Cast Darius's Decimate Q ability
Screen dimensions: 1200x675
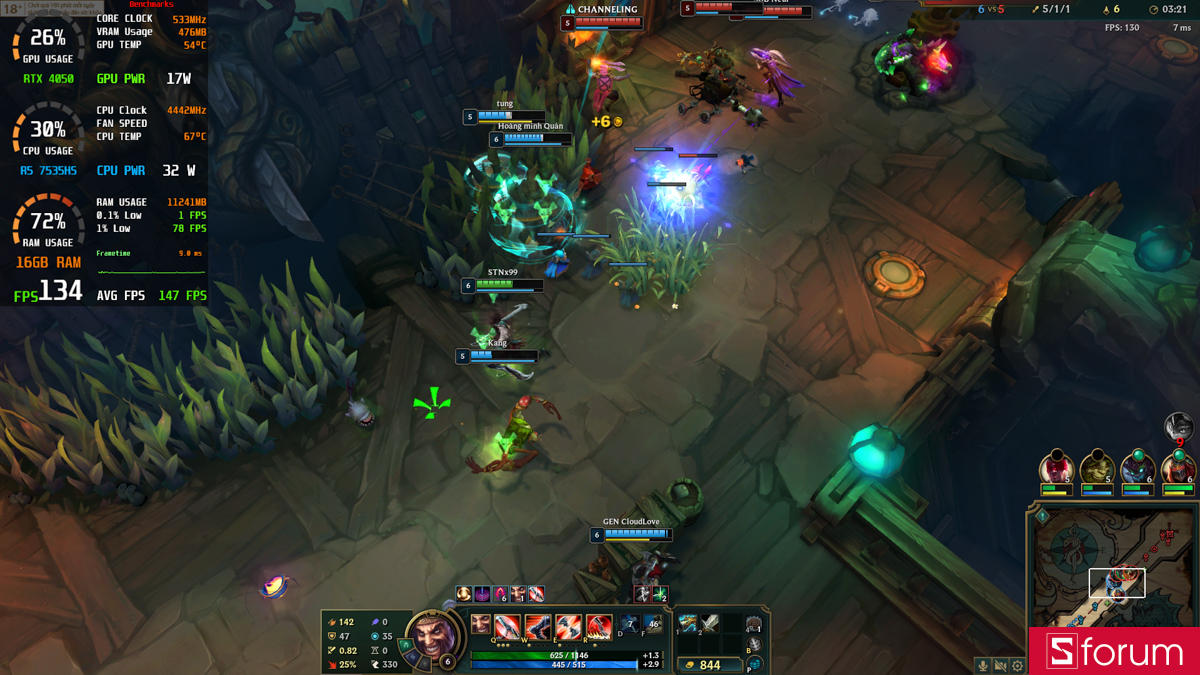pyautogui.click(x=508, y=627)
